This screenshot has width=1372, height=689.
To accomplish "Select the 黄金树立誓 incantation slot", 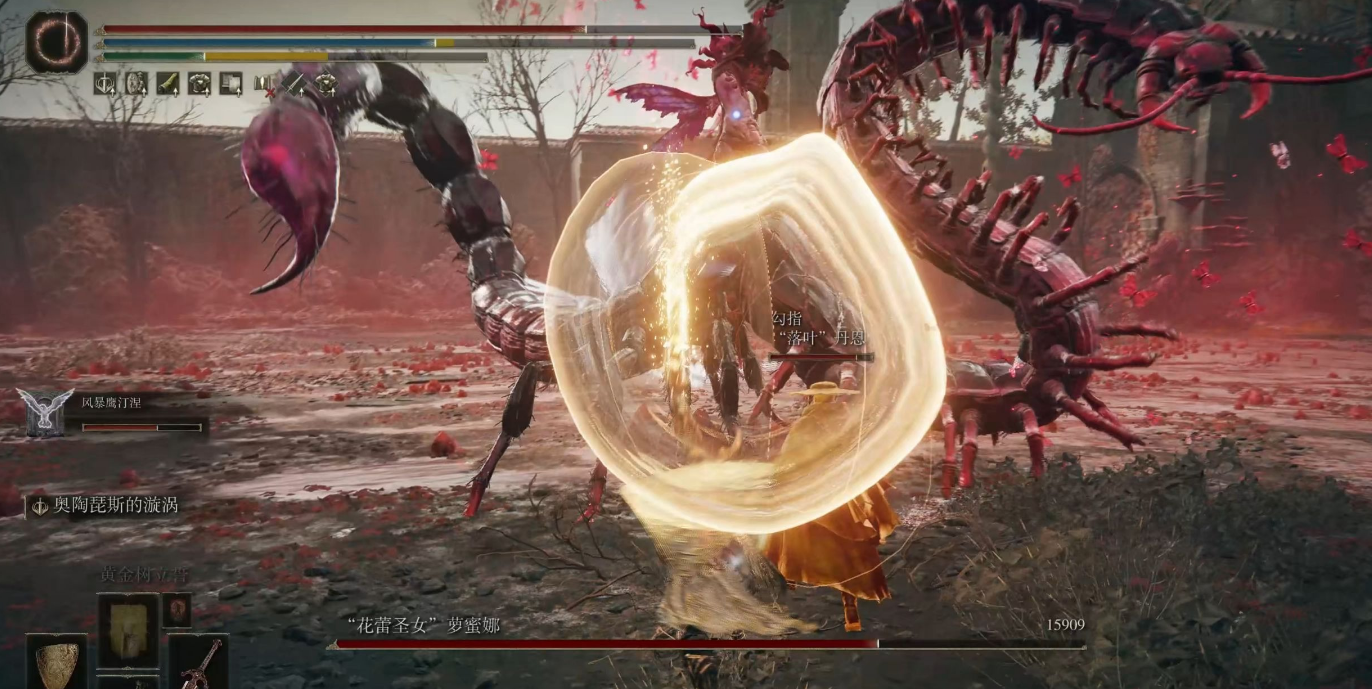I will (x=127, y=630).
